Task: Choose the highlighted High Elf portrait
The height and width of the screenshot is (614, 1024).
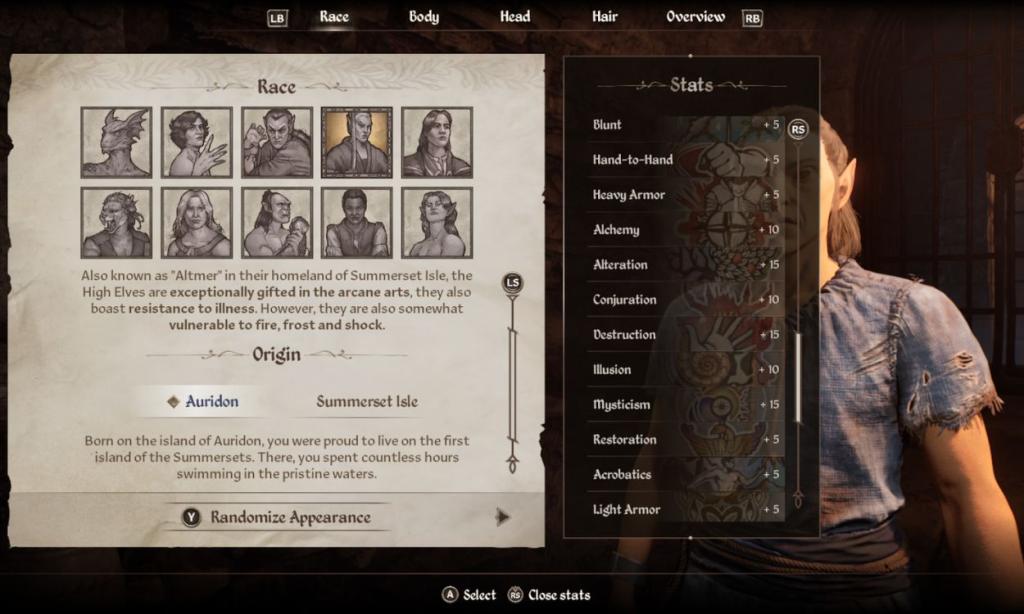Action: coord(356,143)
